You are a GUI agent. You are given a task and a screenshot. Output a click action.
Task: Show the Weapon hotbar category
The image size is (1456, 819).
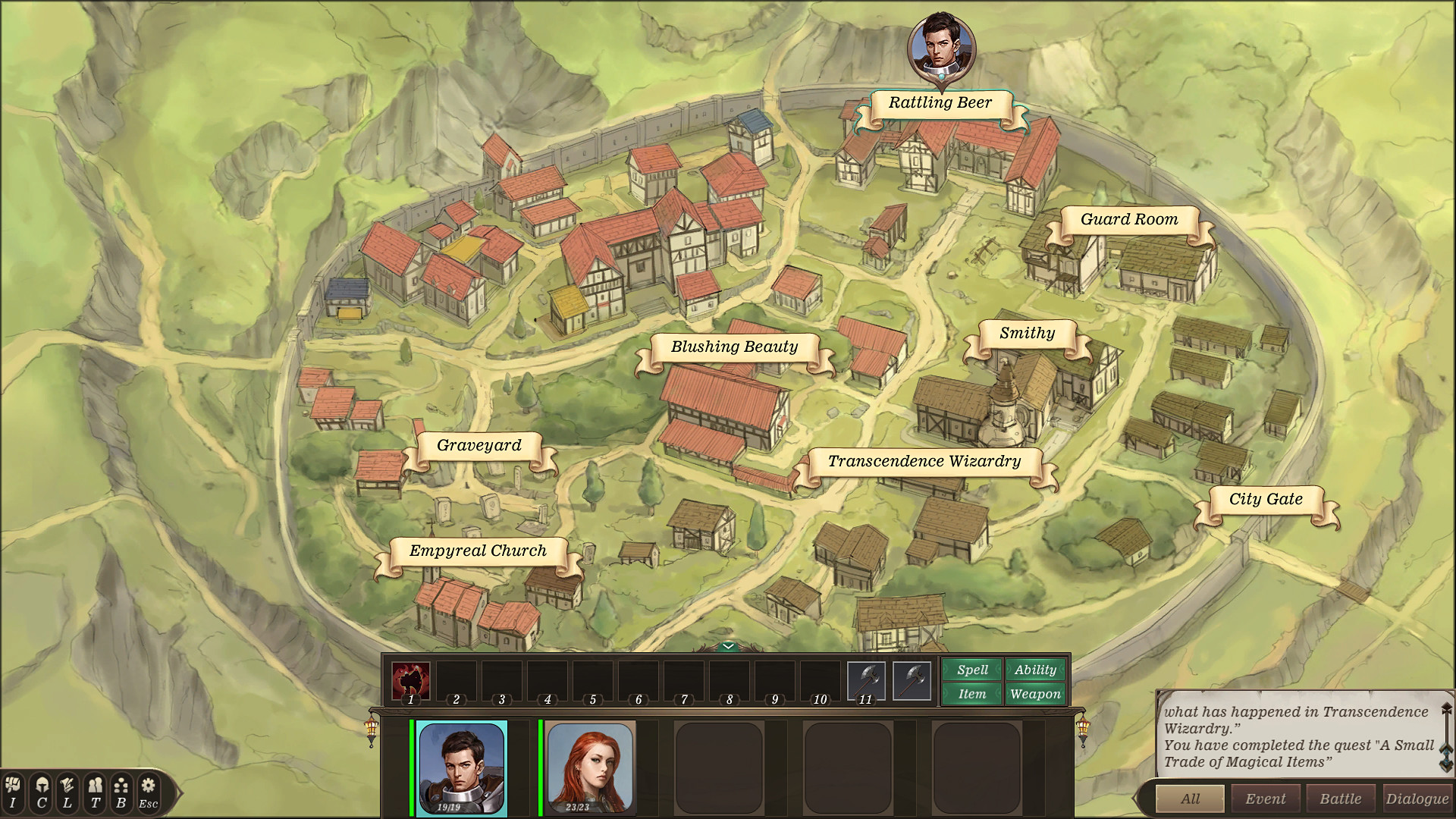tap(1035, 694)
